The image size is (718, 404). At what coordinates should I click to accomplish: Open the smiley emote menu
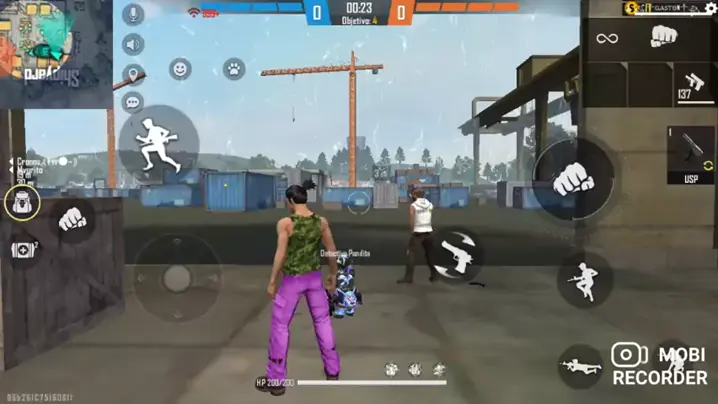tap(181, 69)
